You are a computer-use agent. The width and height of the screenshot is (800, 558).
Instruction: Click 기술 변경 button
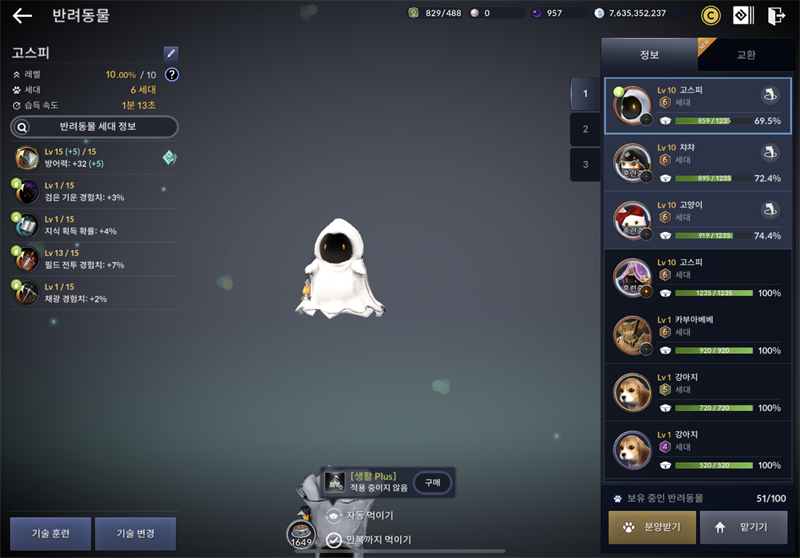[x=135, y=534]
